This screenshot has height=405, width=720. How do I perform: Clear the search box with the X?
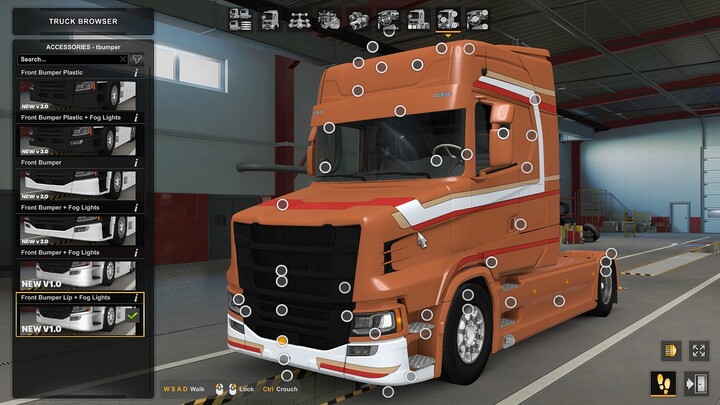pos(123,60)
